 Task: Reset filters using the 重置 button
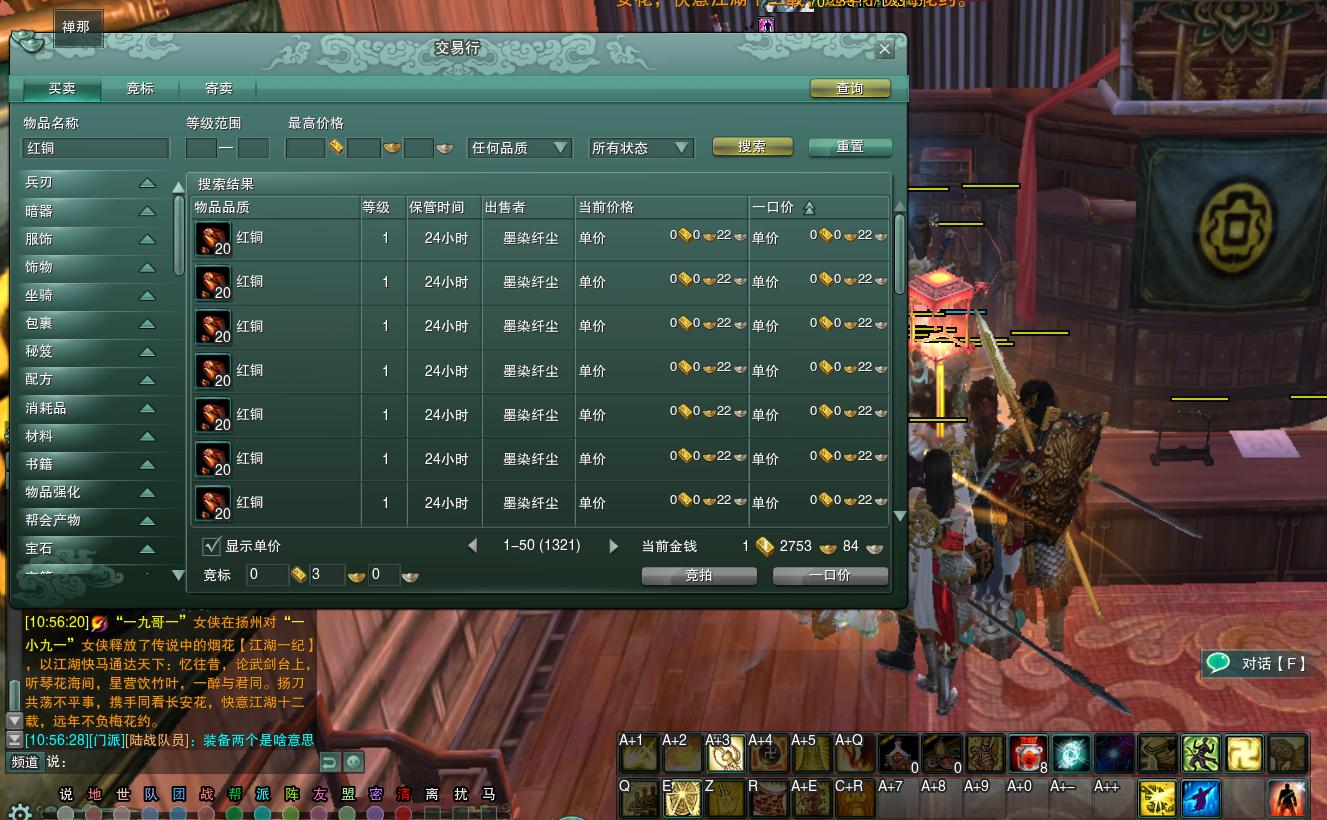click(849, 147)
